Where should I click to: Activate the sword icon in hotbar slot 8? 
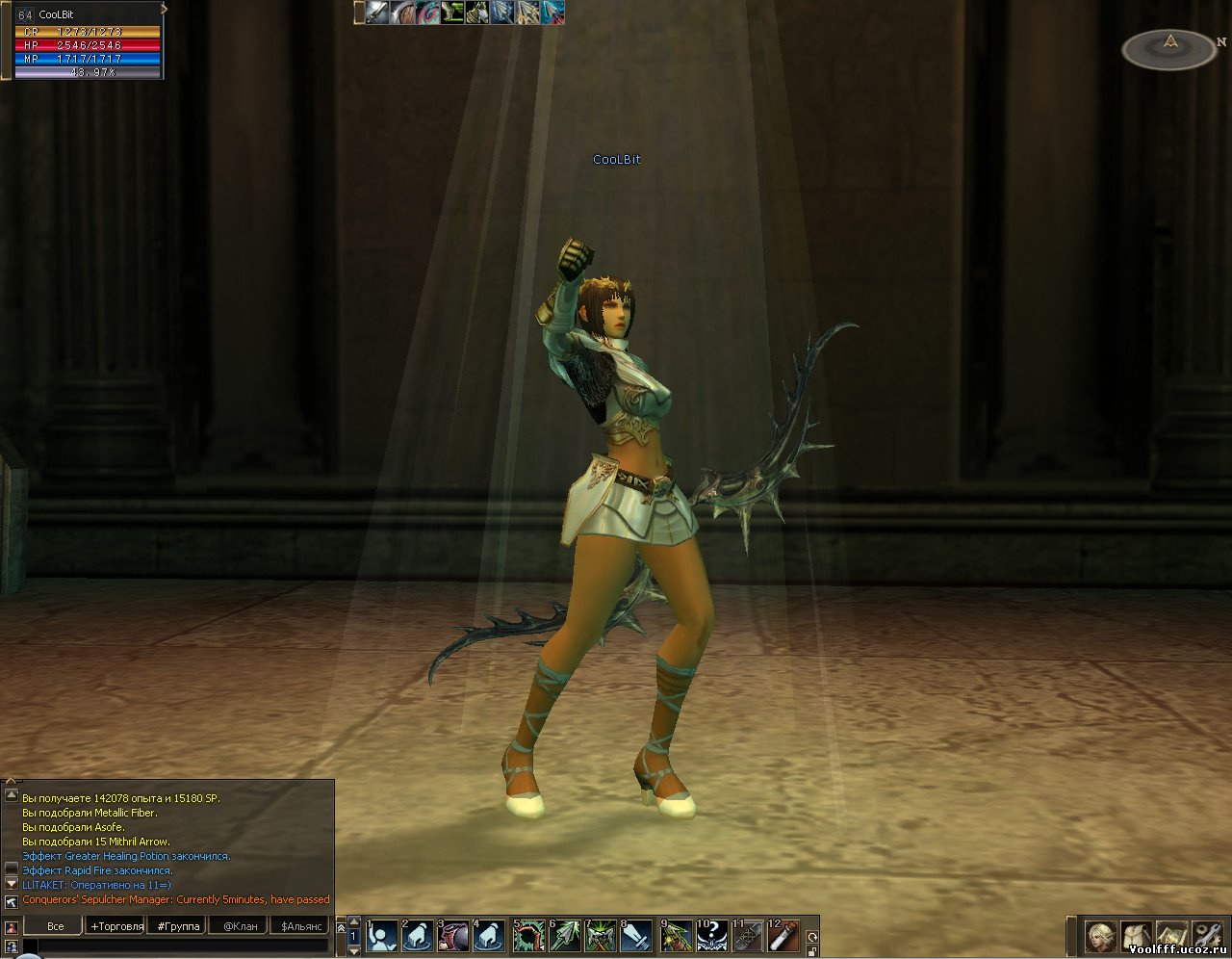(637, 936)
